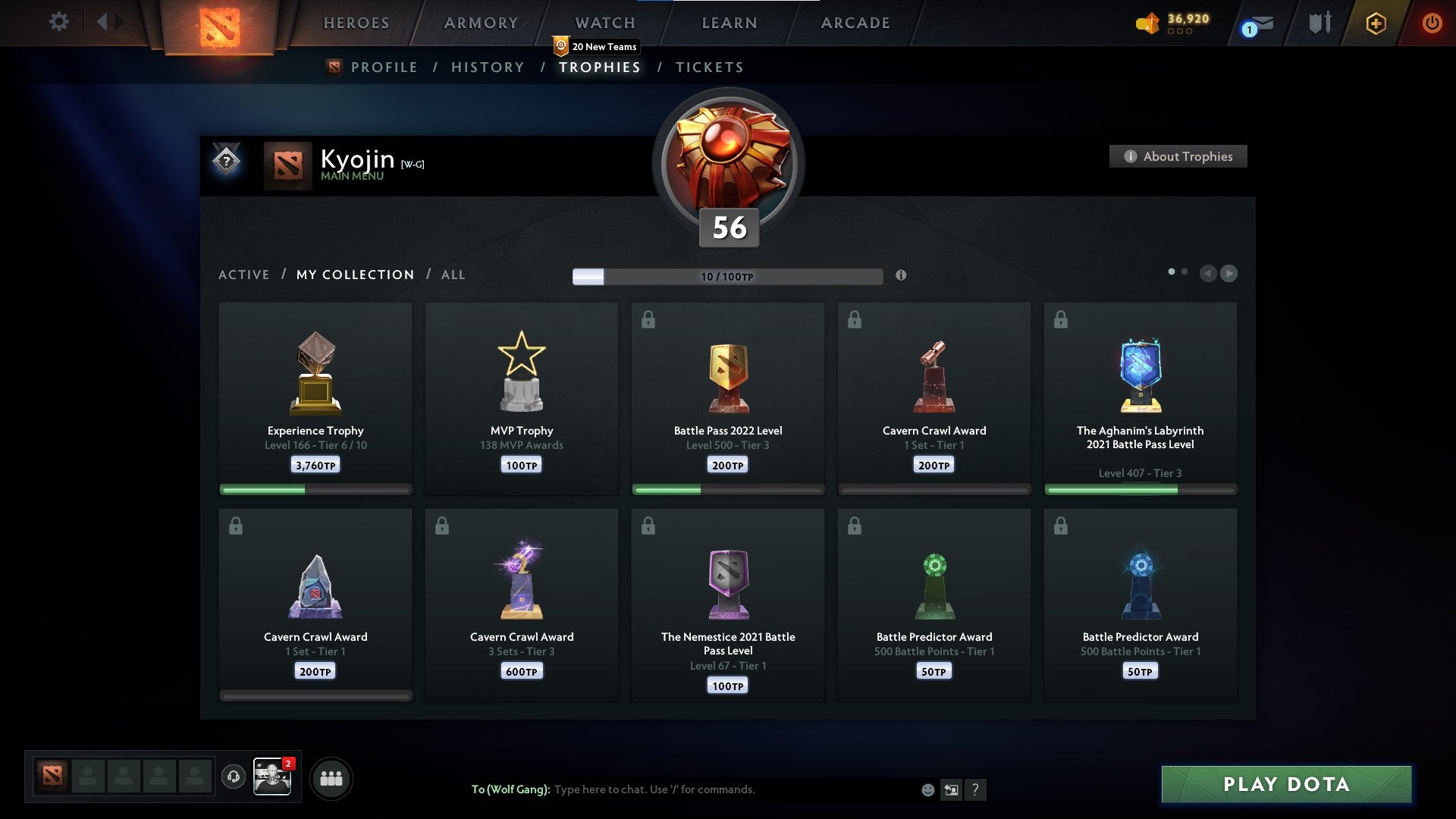Click the red power exit icon

pos(1432,22)
